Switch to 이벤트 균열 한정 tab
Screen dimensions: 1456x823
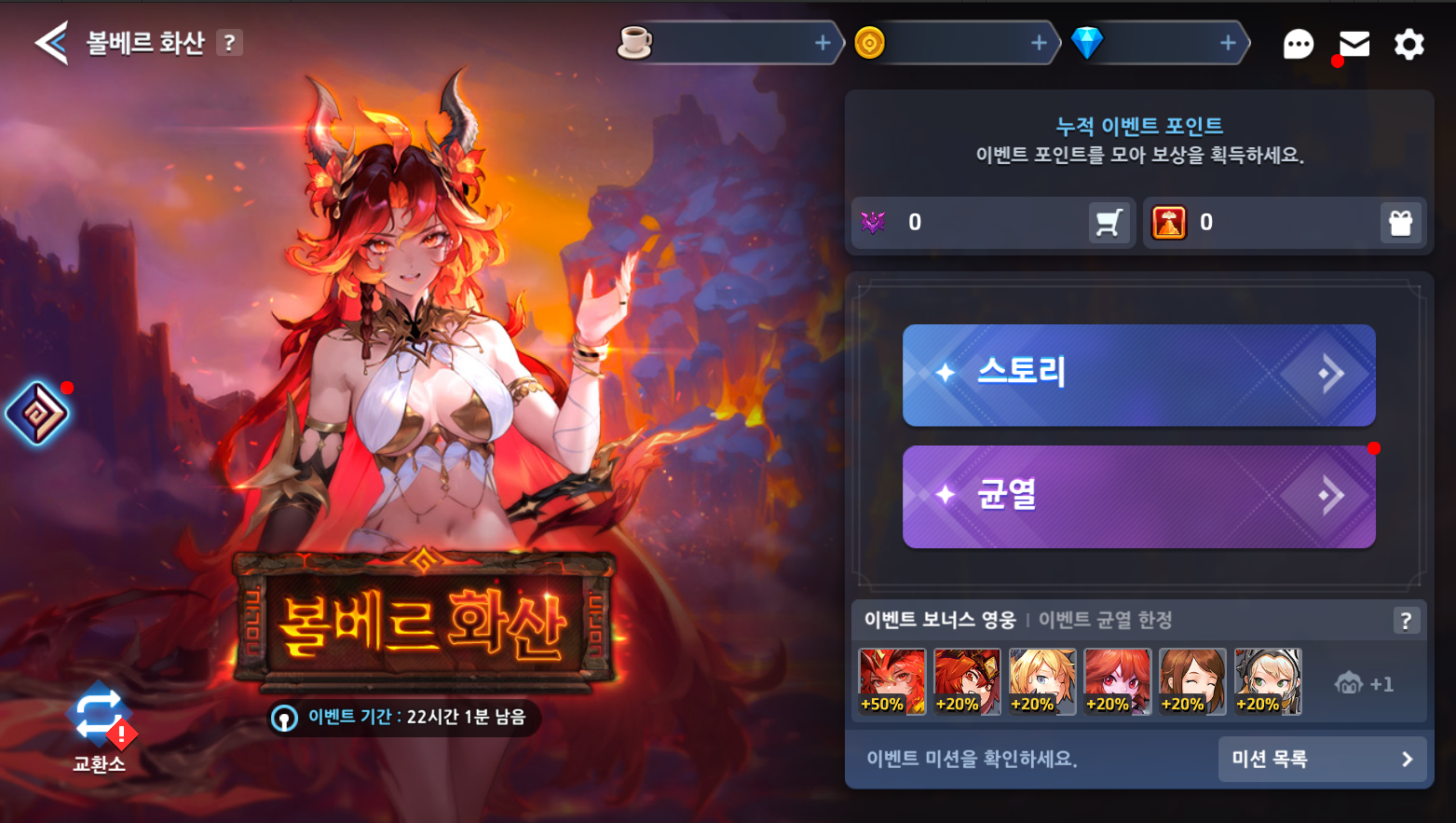click(x=1105, y=621)
